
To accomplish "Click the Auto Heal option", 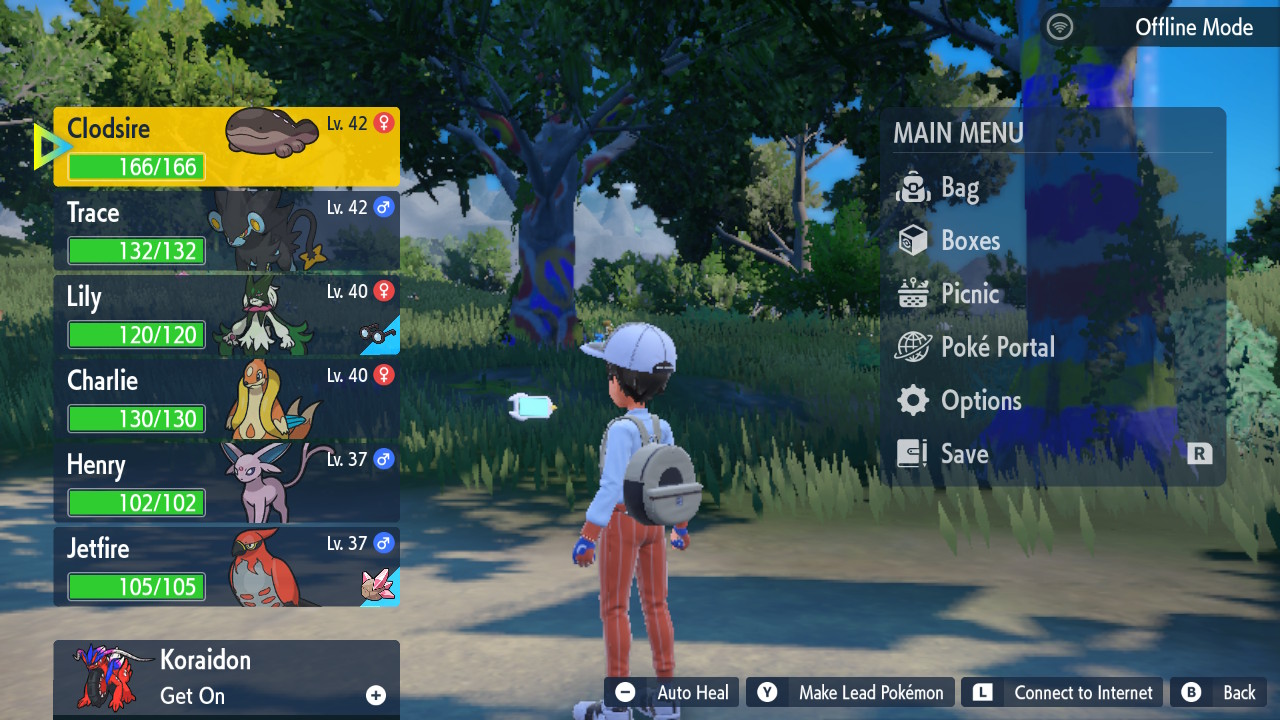I will point(673,692).
